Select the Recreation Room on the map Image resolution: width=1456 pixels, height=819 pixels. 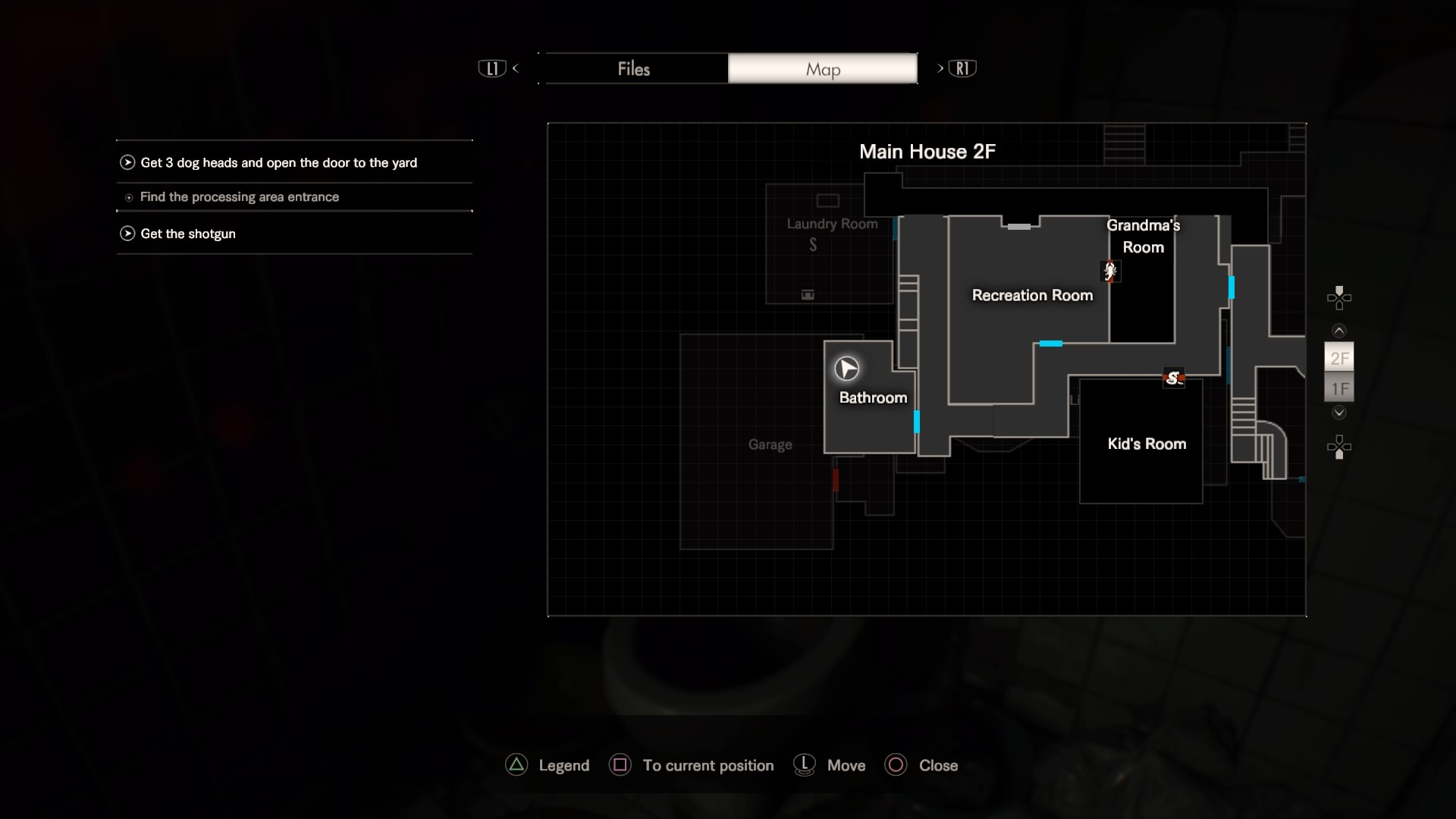tap(1032, 296)
